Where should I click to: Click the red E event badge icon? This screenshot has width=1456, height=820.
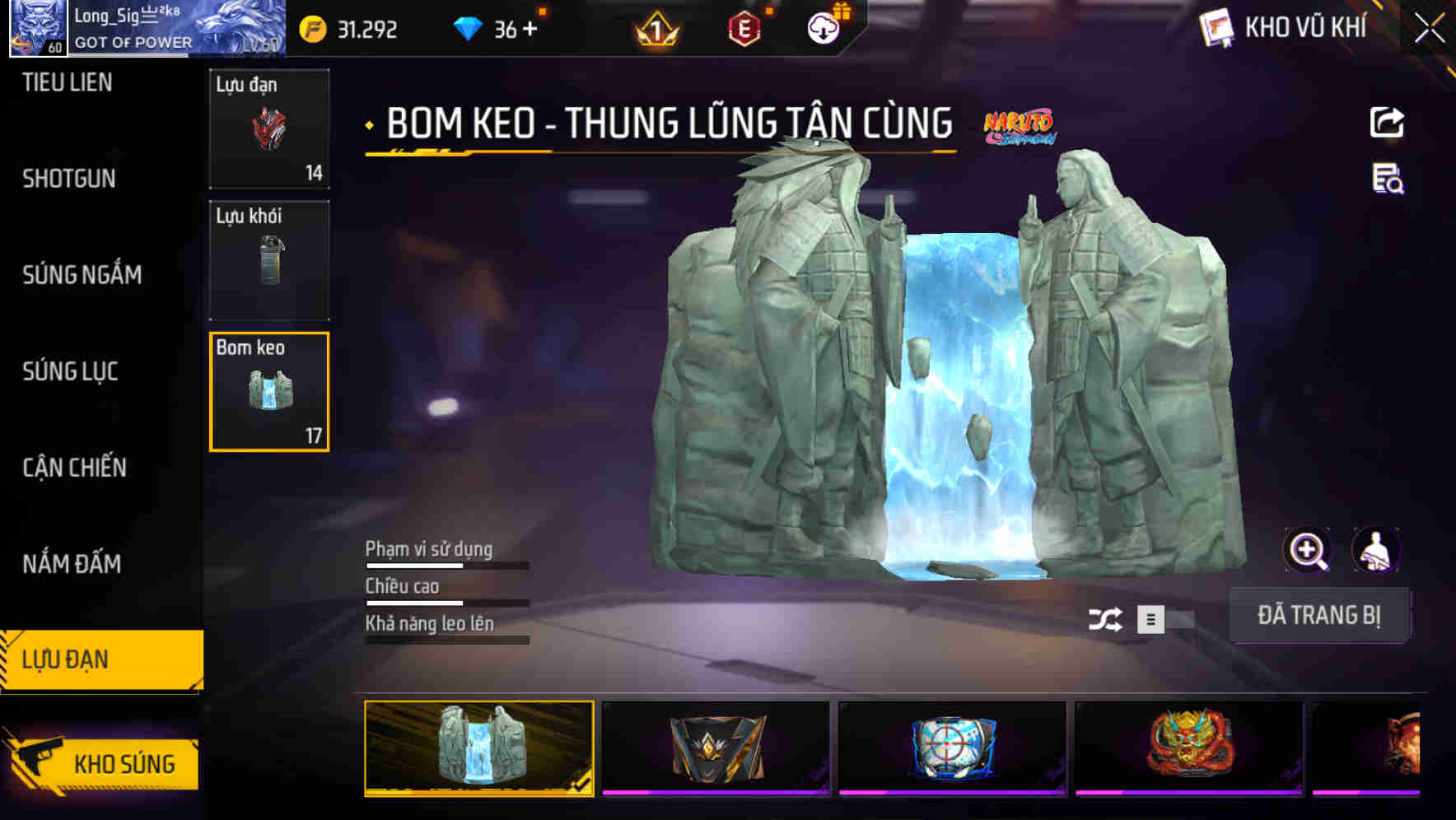point(745,29)
